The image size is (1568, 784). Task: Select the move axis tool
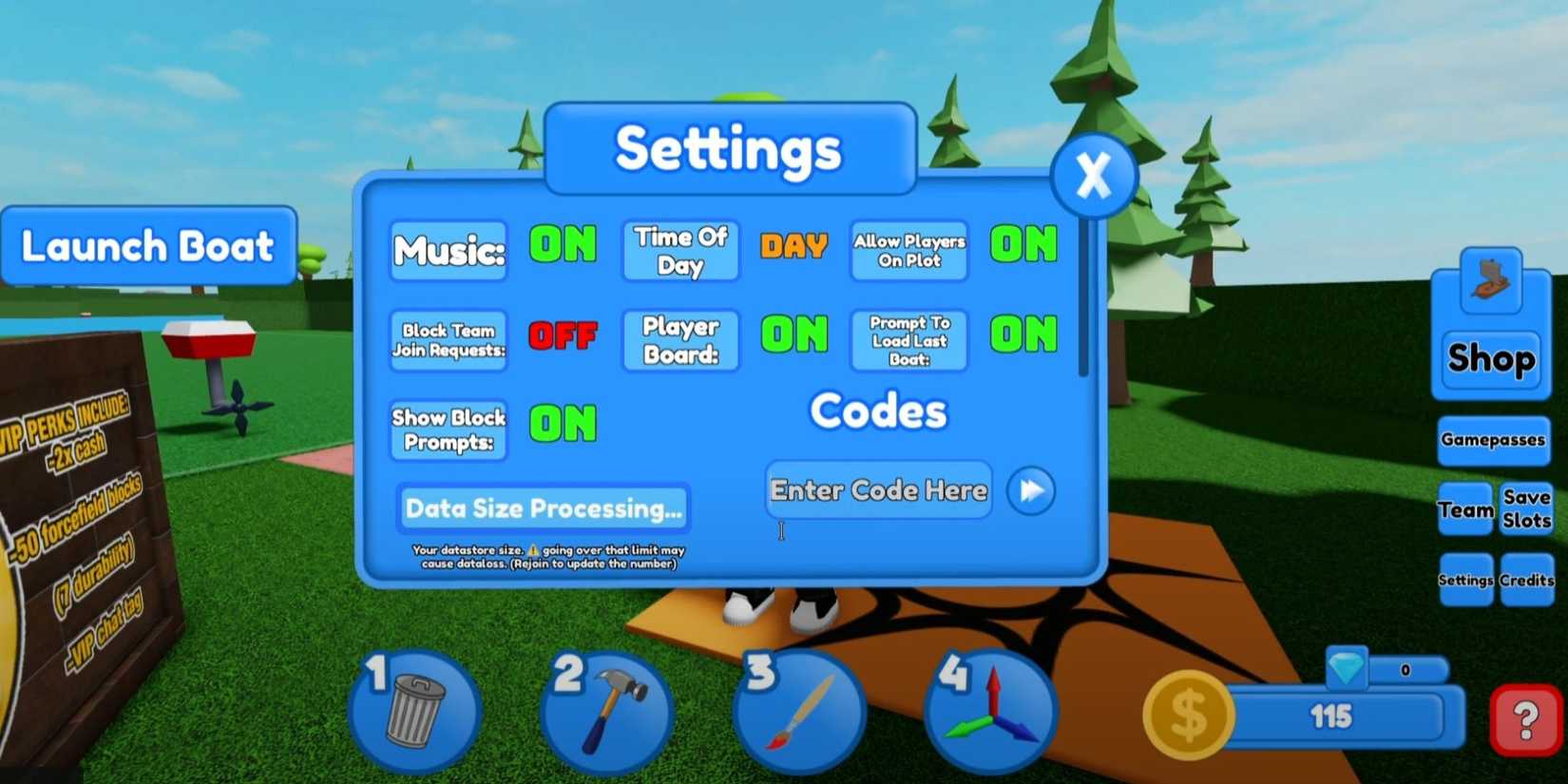pyautogui.click(x=991, y=711)
